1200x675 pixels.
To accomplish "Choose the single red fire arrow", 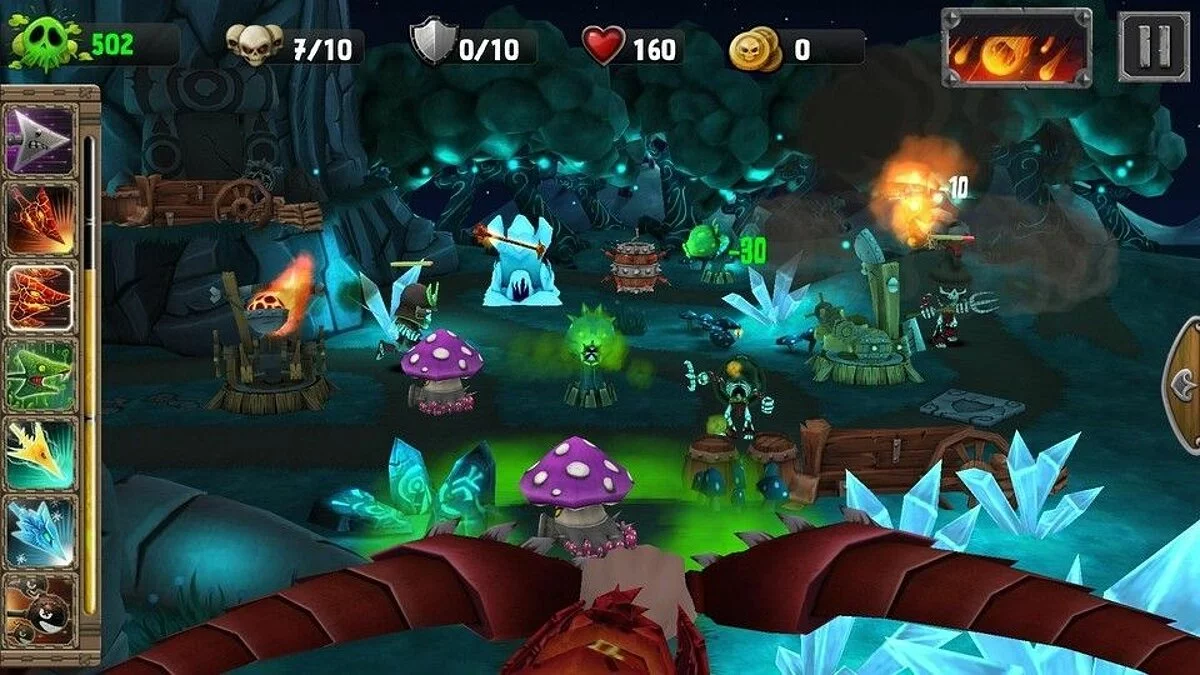I will [41, 219].
